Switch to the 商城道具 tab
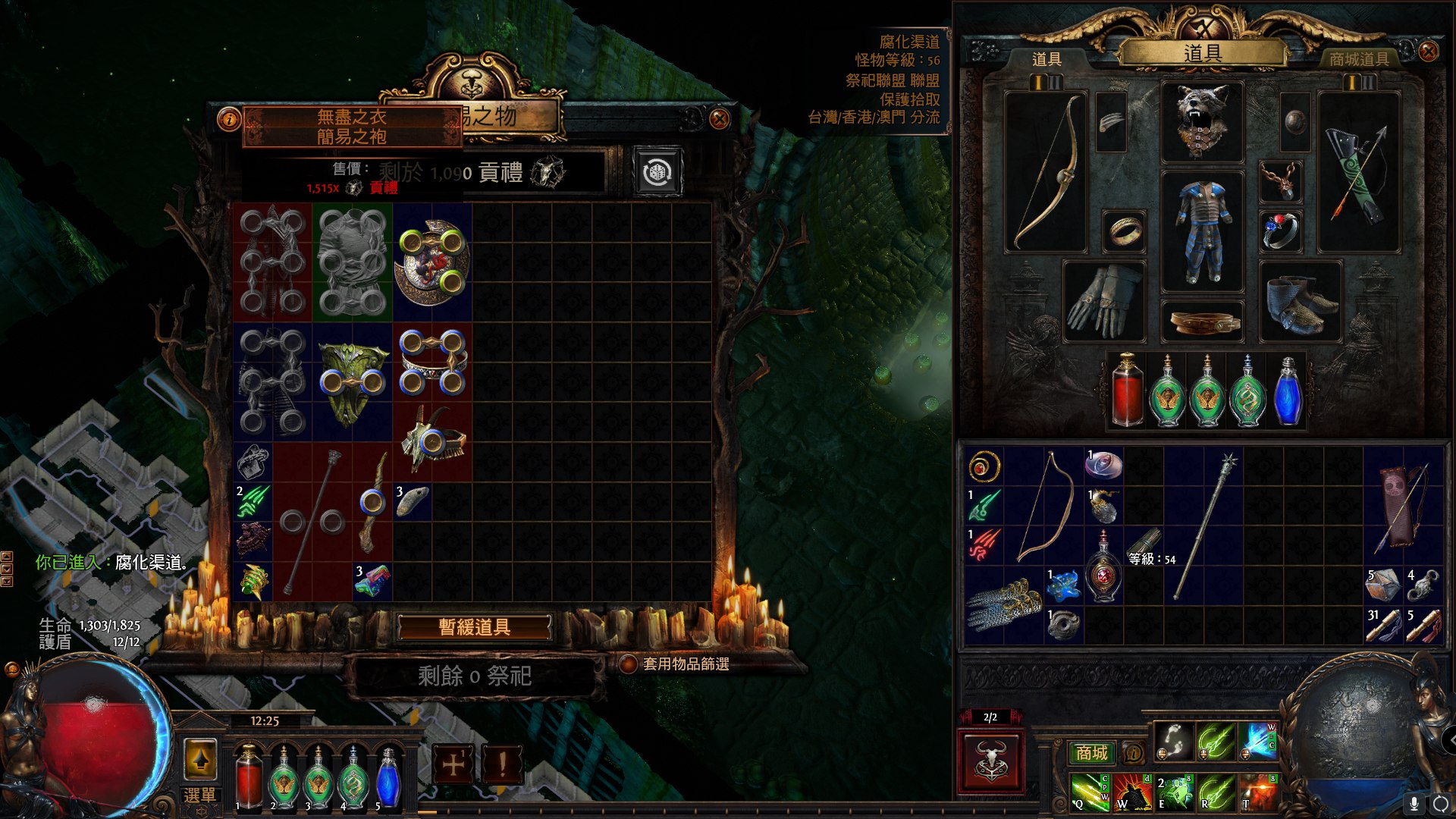Screen dimensions: 1456x819 [x=1359, y=59]
